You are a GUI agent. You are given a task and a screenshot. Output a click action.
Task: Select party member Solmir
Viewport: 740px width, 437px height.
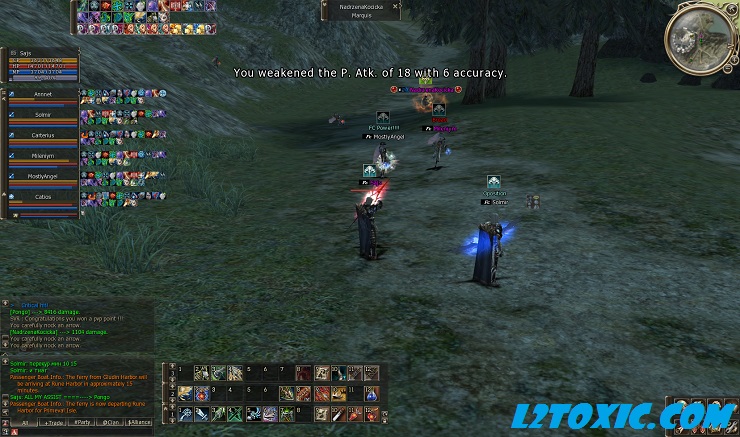pyautogui.click(x=42, y=116)
